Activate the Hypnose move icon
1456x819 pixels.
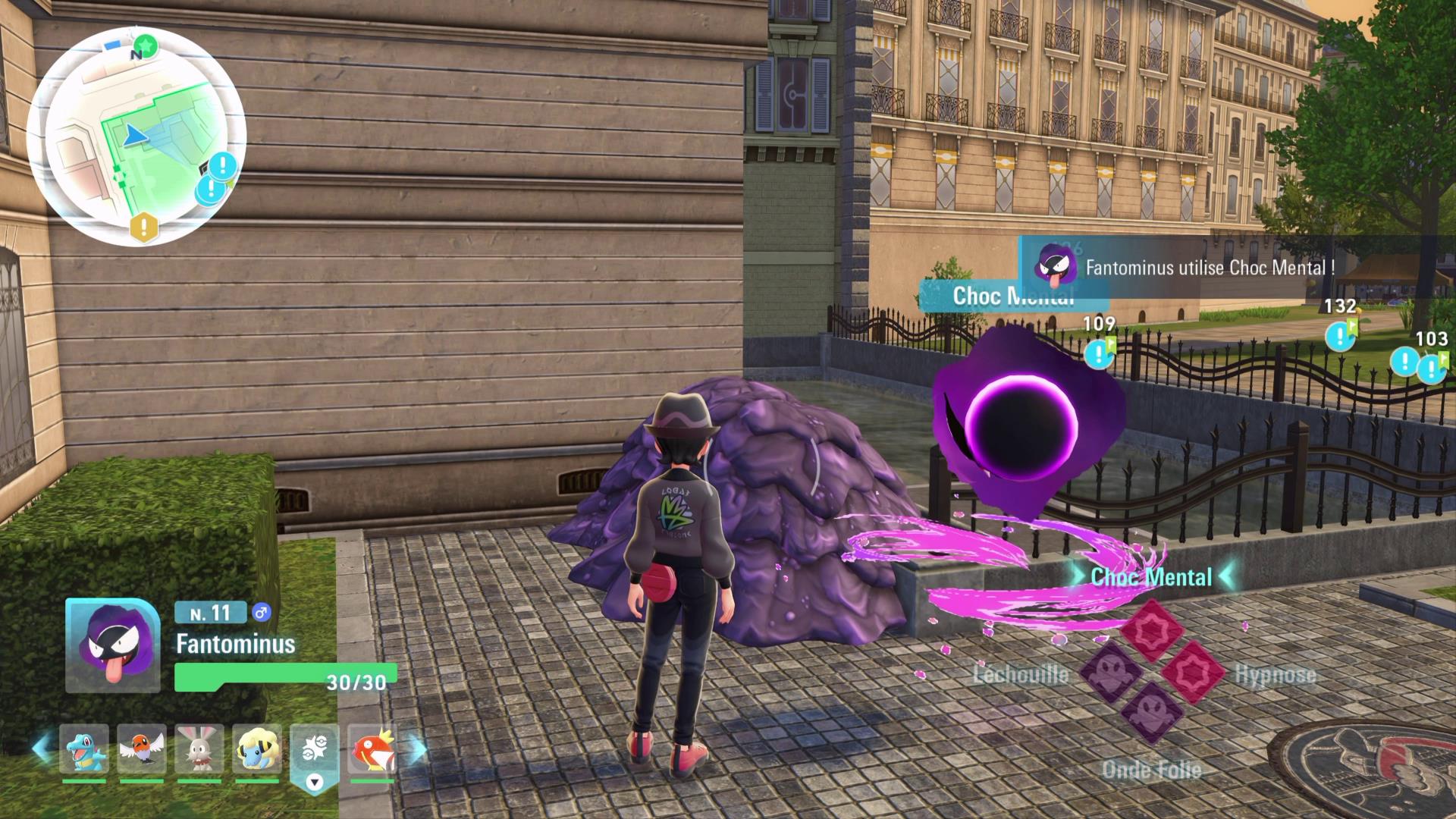click(x=1193, y=673)
